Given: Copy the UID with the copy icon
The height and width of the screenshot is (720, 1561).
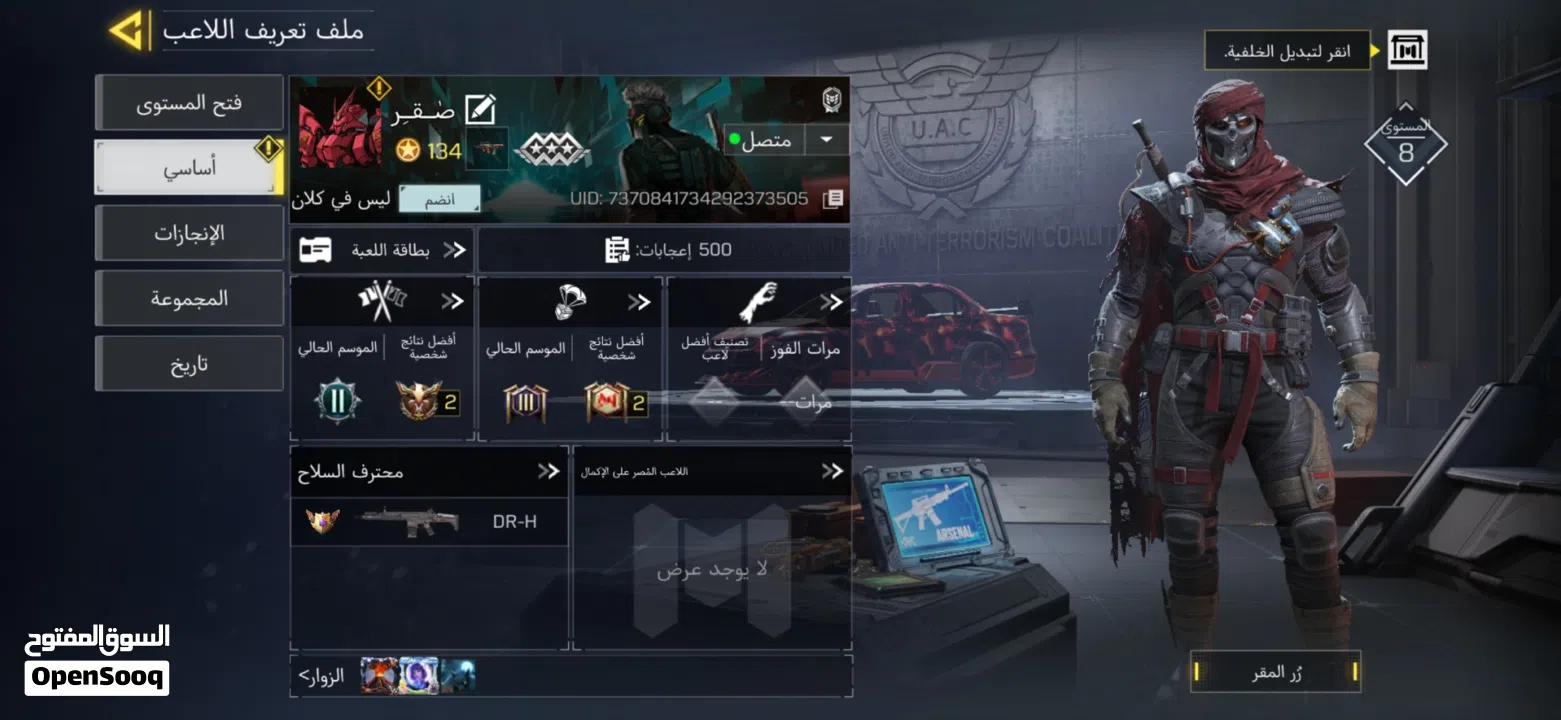Looking at the screenshot, I should click(x=832, y=199).
